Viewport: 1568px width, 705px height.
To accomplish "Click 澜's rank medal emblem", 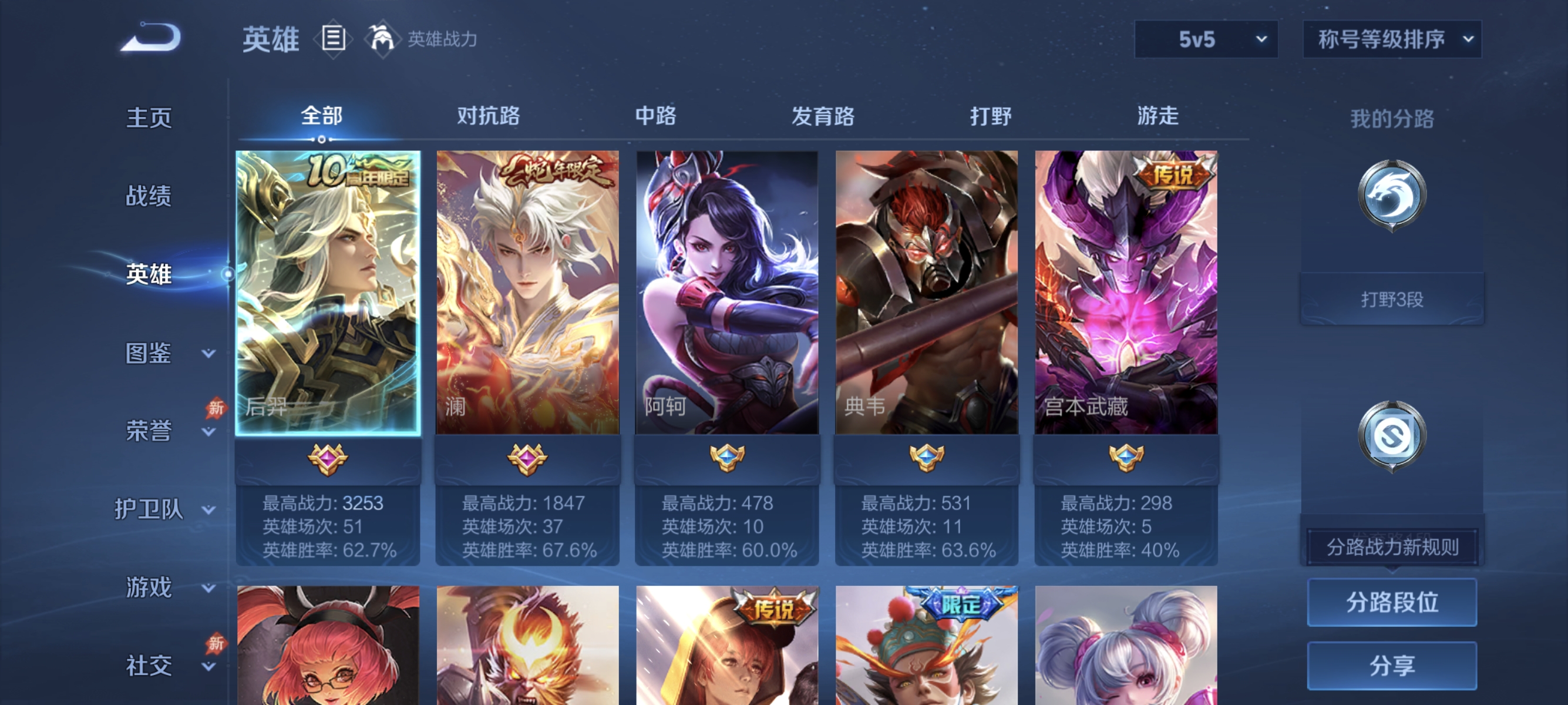I will click(x=527, y=461).
